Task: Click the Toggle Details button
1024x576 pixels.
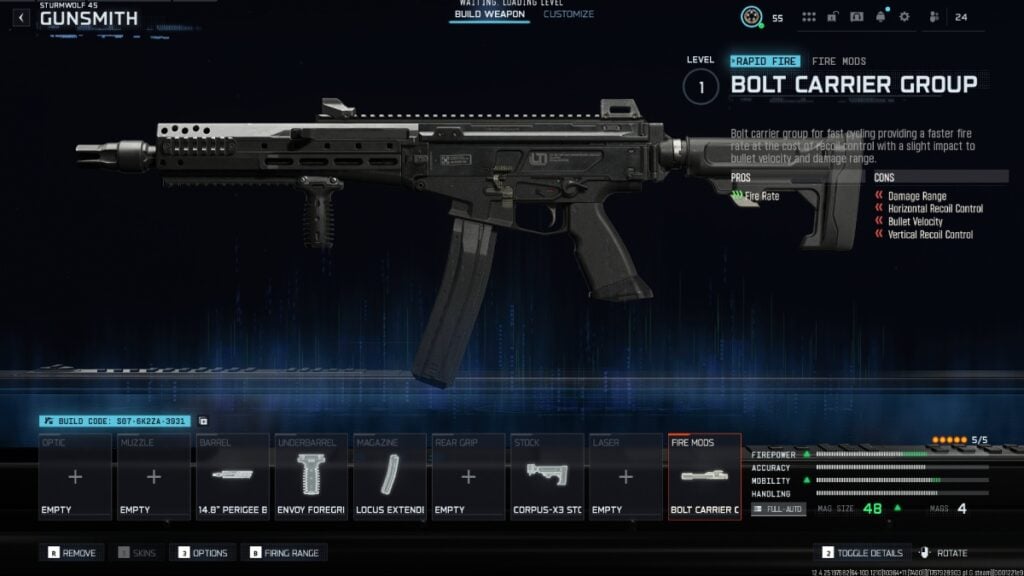Action: (x=862, y=553)
